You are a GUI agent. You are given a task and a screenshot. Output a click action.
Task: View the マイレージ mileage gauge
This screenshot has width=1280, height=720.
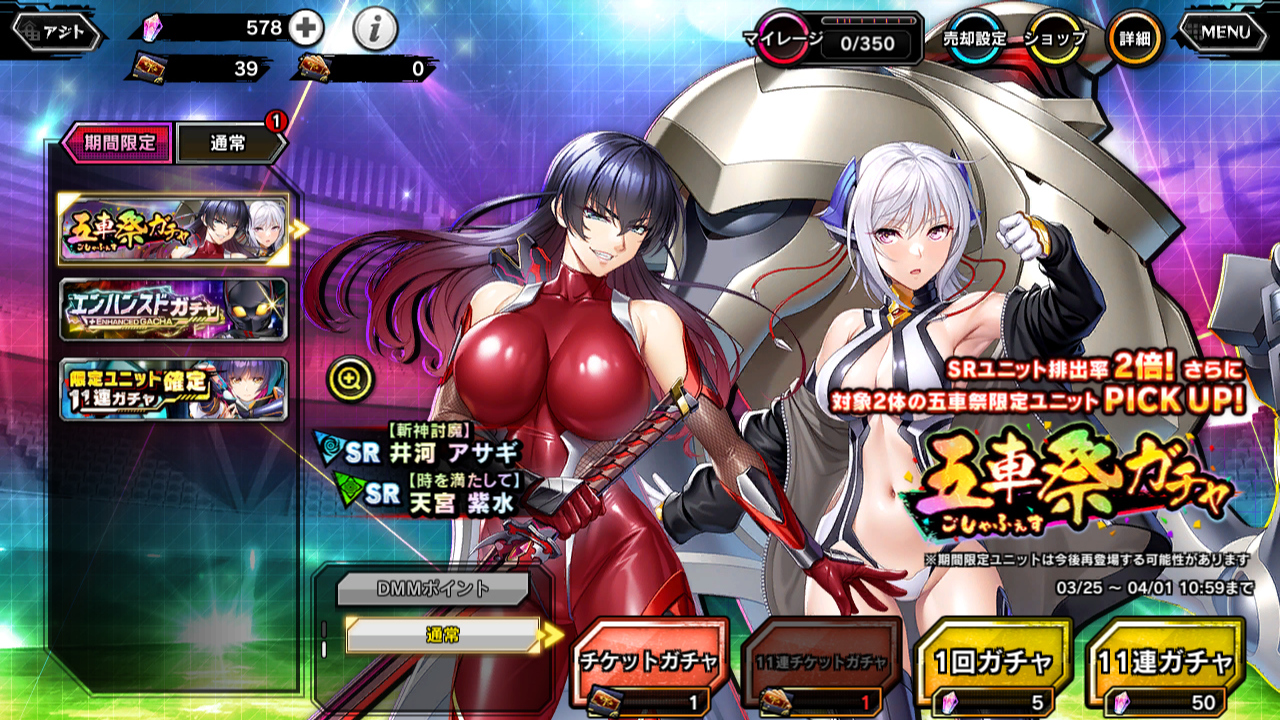pos(838,40)
